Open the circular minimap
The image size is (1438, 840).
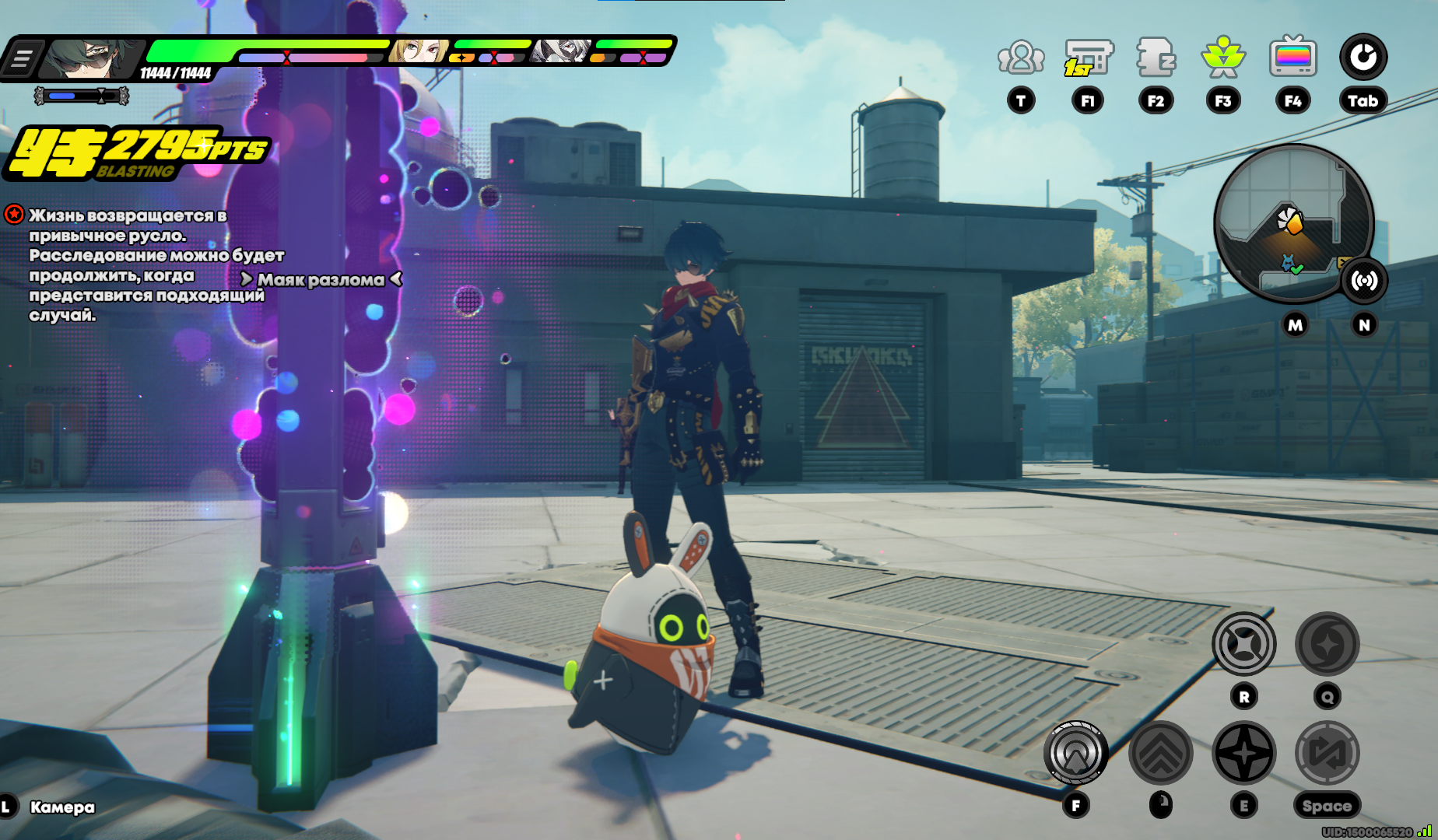[x=1292, y=222]
